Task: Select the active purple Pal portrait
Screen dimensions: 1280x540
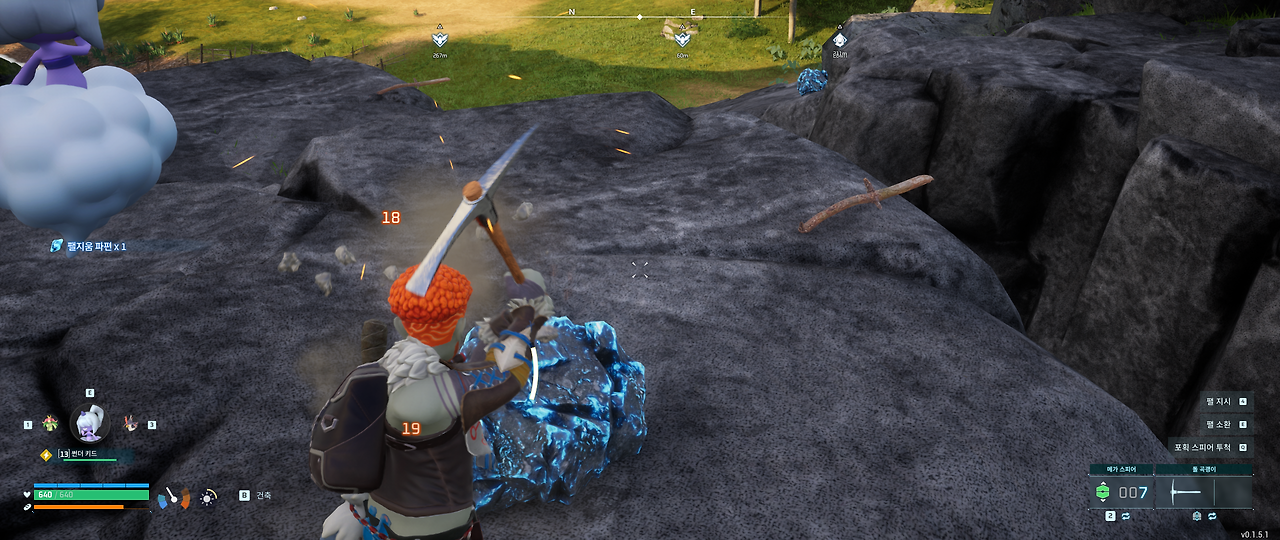Action: [x=90, y=424]
